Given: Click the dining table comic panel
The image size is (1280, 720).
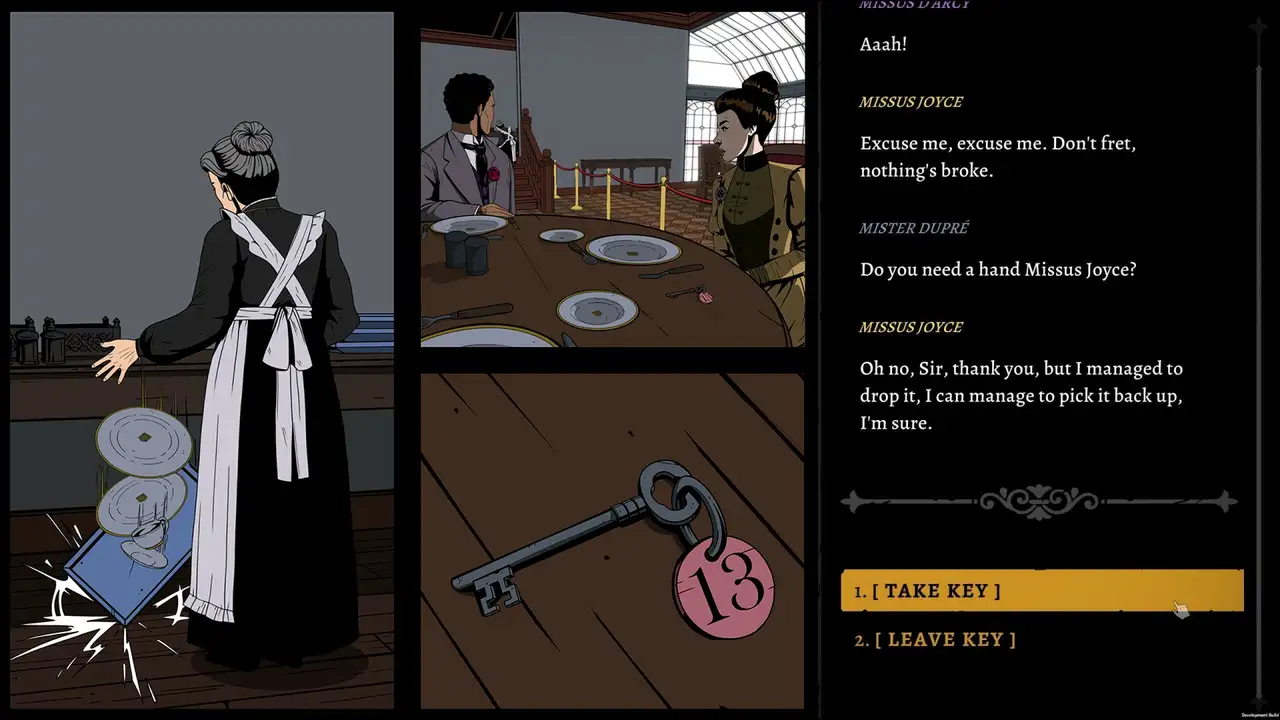Looking at the screenshot, I should pyautogui.click(x=612, y=180).
